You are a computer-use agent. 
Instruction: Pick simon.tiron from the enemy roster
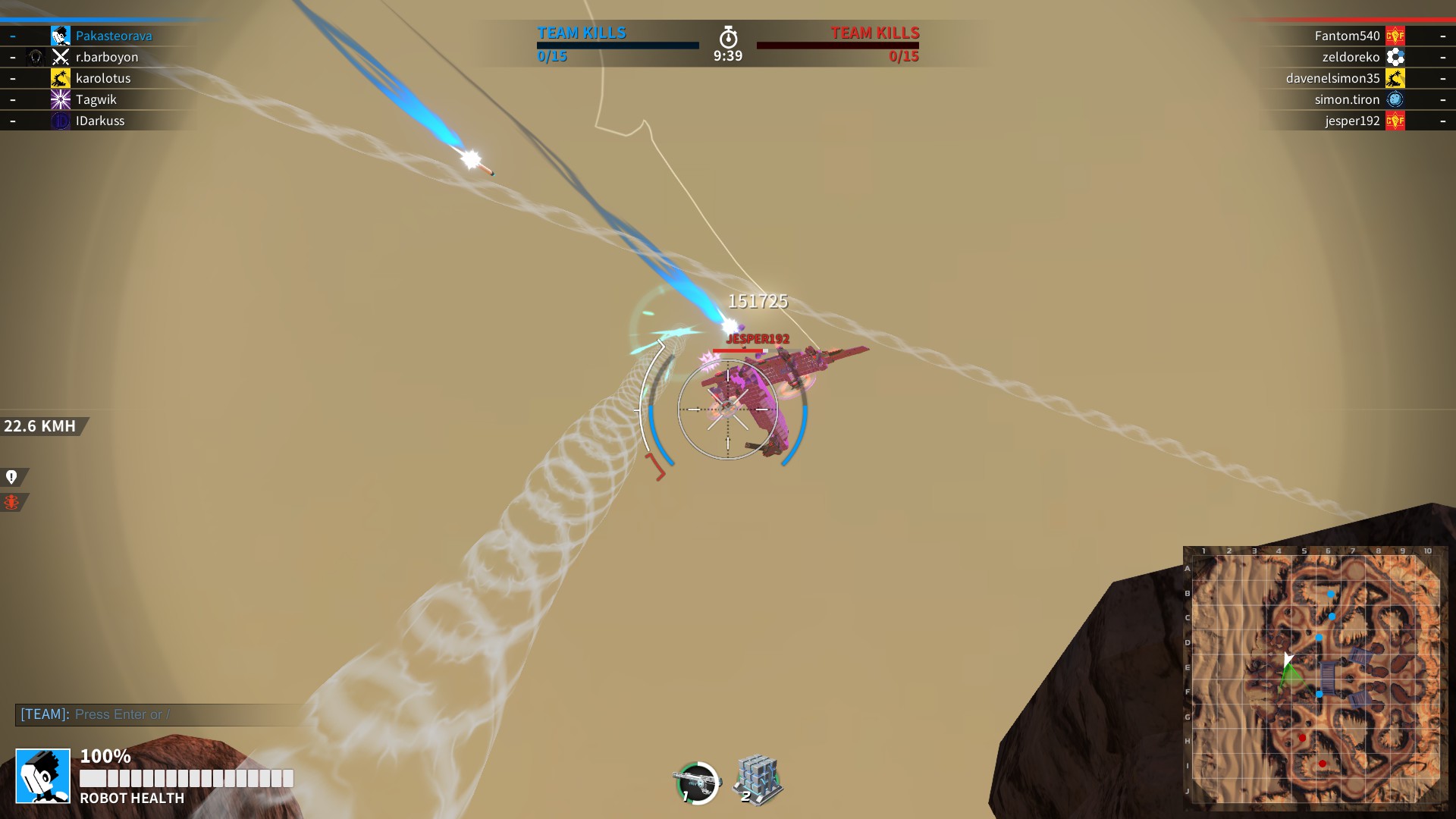(x=1347, y=99)
